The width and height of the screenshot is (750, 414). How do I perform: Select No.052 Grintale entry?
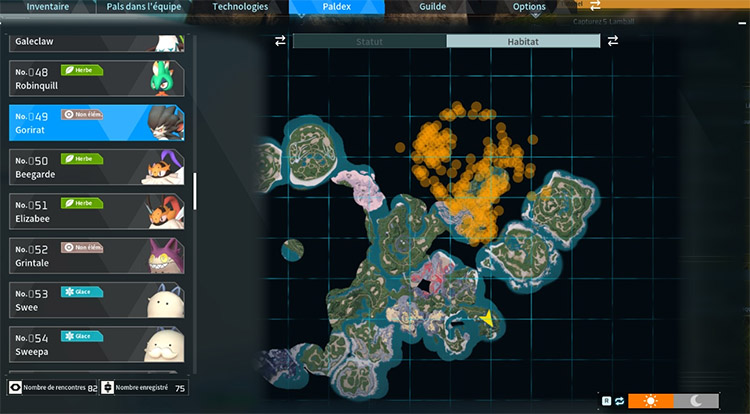tap(100, 255)
